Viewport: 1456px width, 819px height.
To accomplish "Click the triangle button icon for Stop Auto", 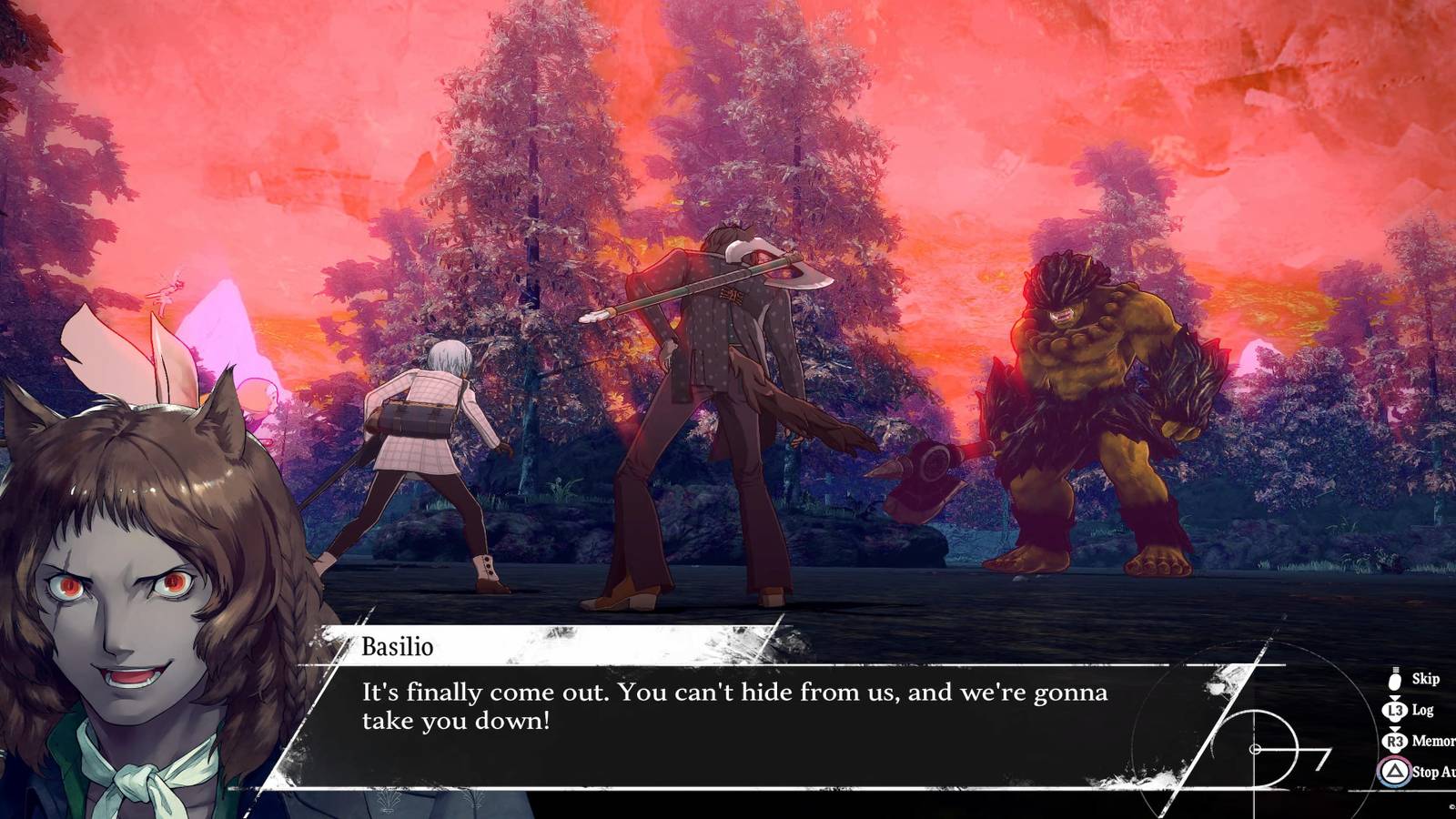I will click(x=1394, y=771).
